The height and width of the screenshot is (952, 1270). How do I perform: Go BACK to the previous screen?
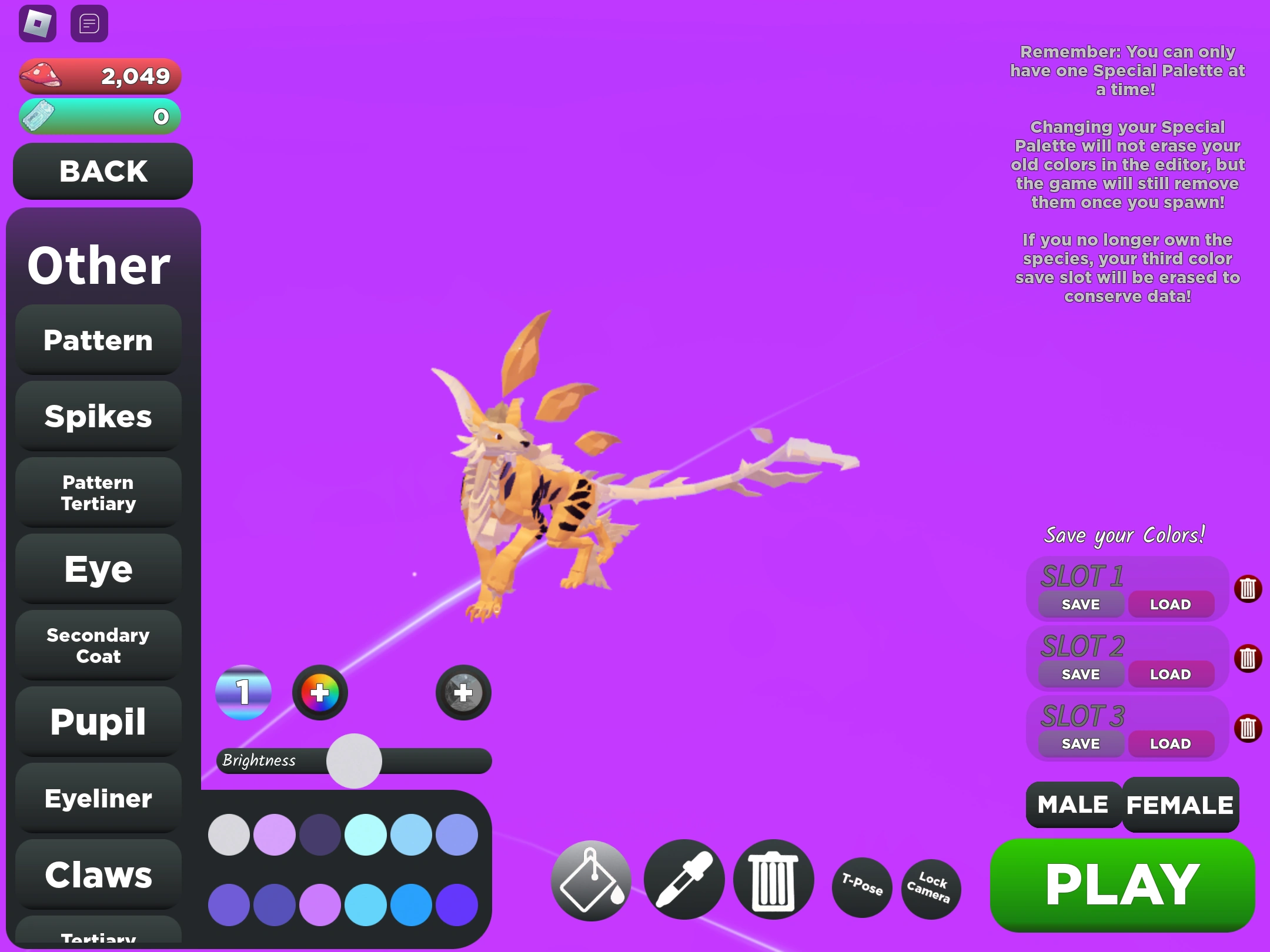click(x=102, y=172)
